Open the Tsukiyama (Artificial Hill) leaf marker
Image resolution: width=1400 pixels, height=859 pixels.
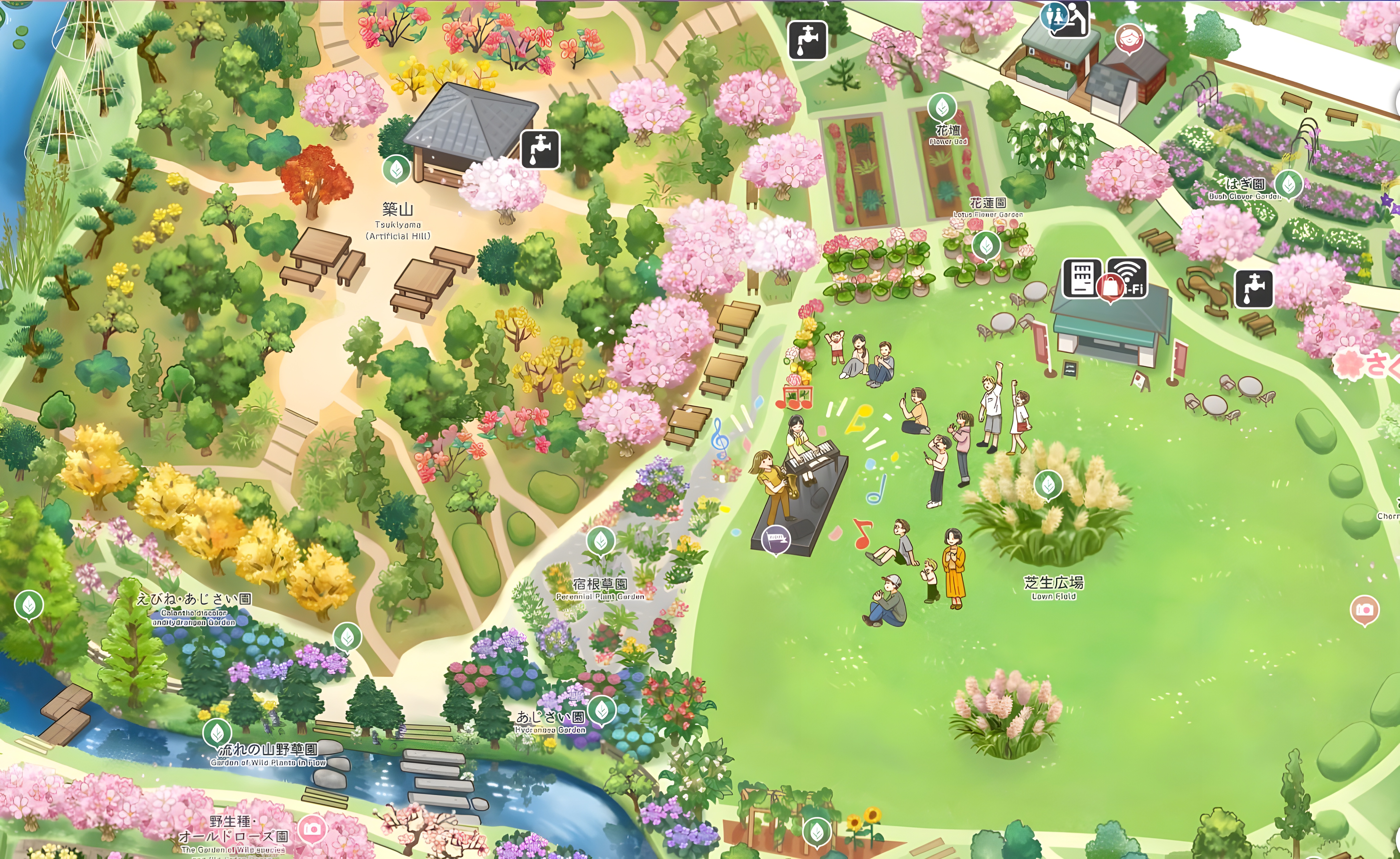click(397, 169)
